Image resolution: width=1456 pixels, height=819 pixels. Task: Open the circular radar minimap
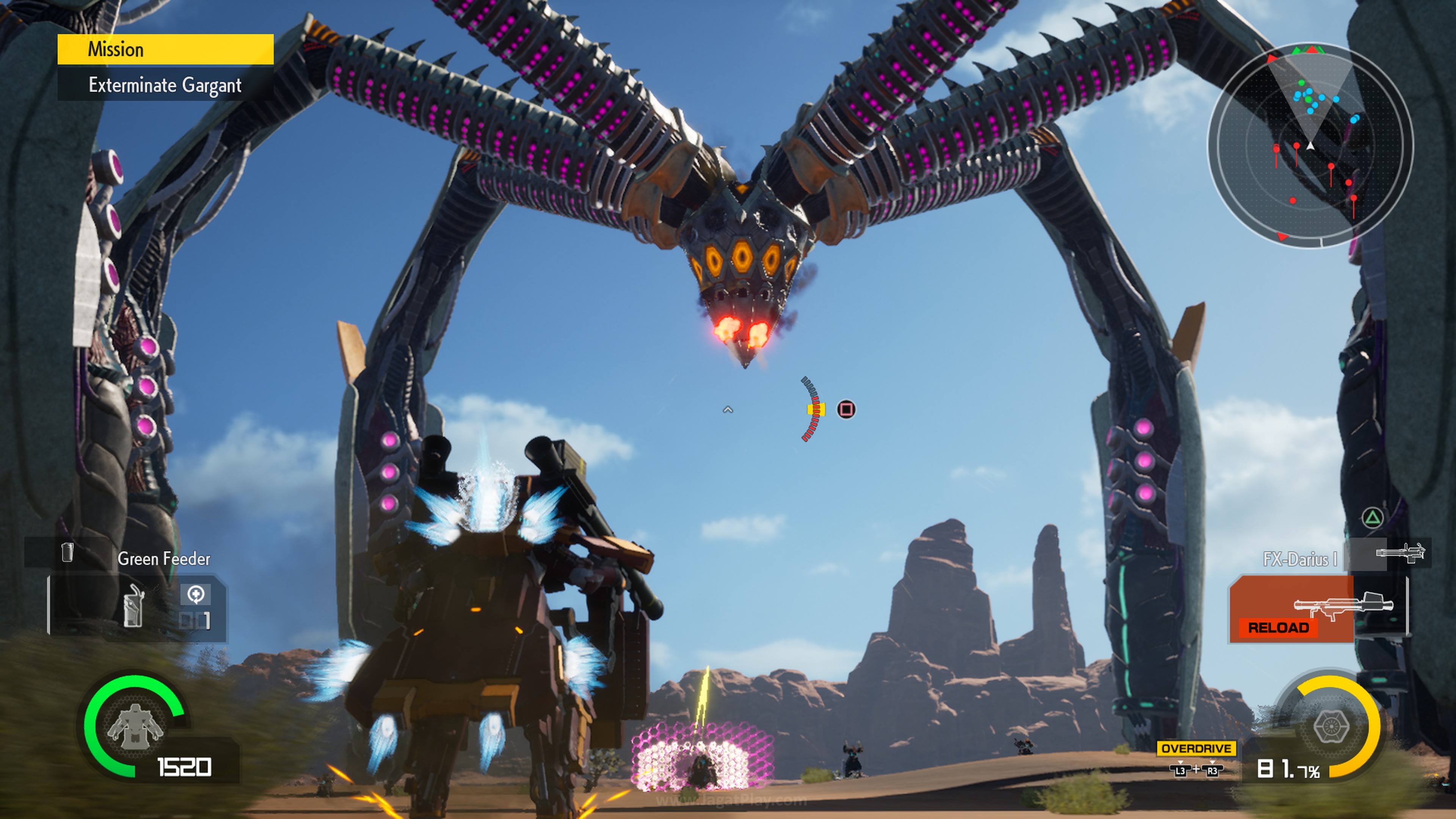click(x=1310, y=145)
